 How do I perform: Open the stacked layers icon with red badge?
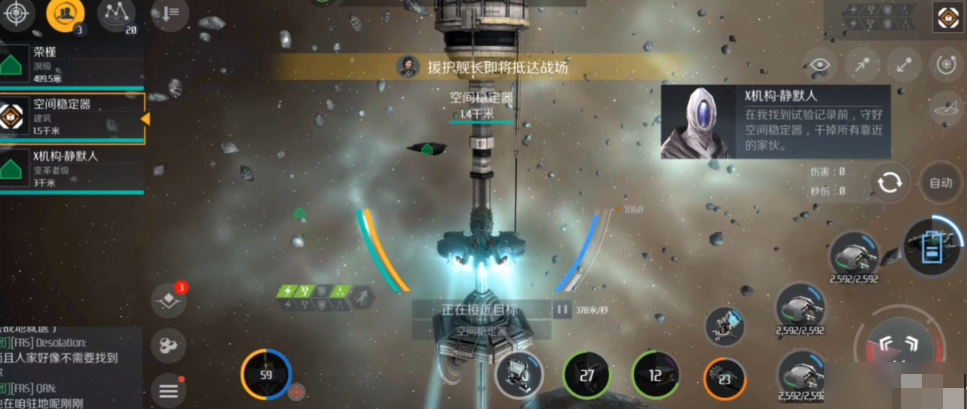pyautogui.click(x=168, y=302)
